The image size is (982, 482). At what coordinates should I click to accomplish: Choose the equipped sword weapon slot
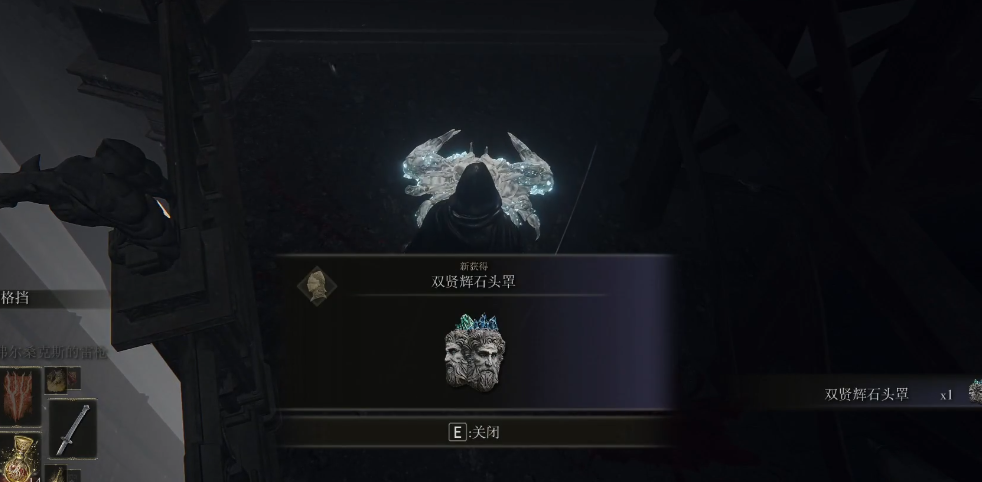point(72,428)
